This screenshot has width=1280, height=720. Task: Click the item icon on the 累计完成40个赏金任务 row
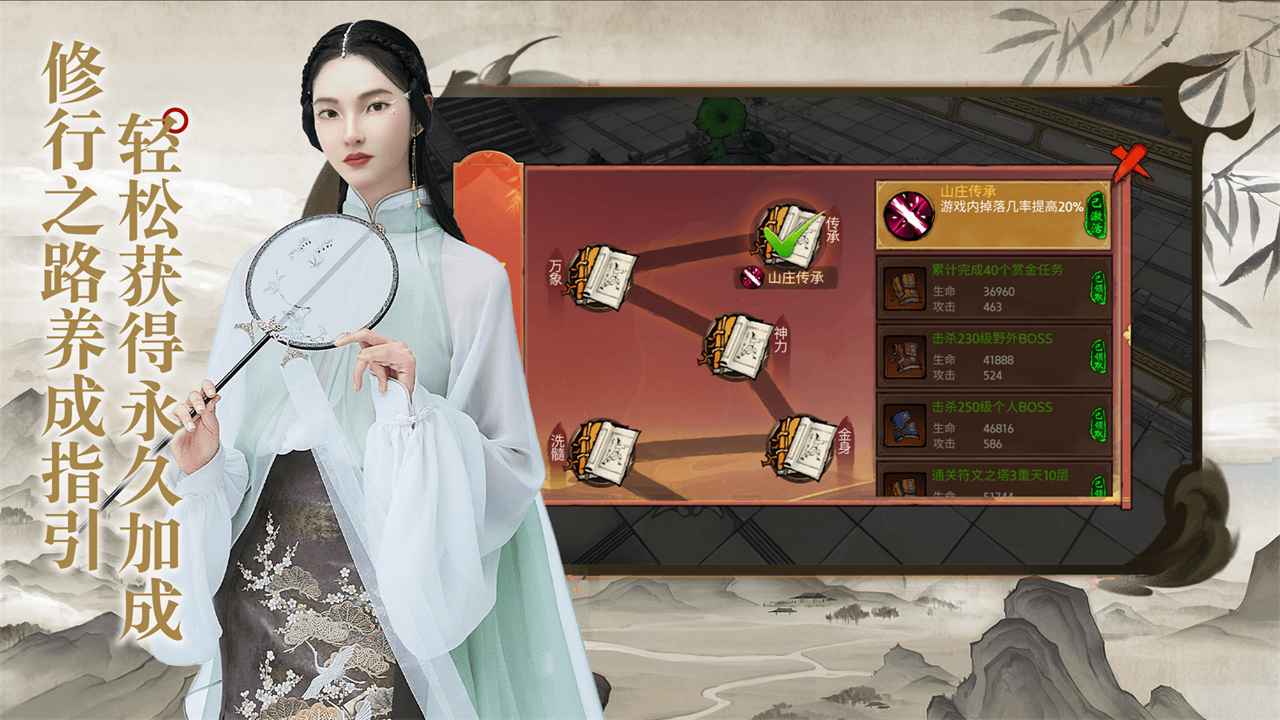(903, 289)
